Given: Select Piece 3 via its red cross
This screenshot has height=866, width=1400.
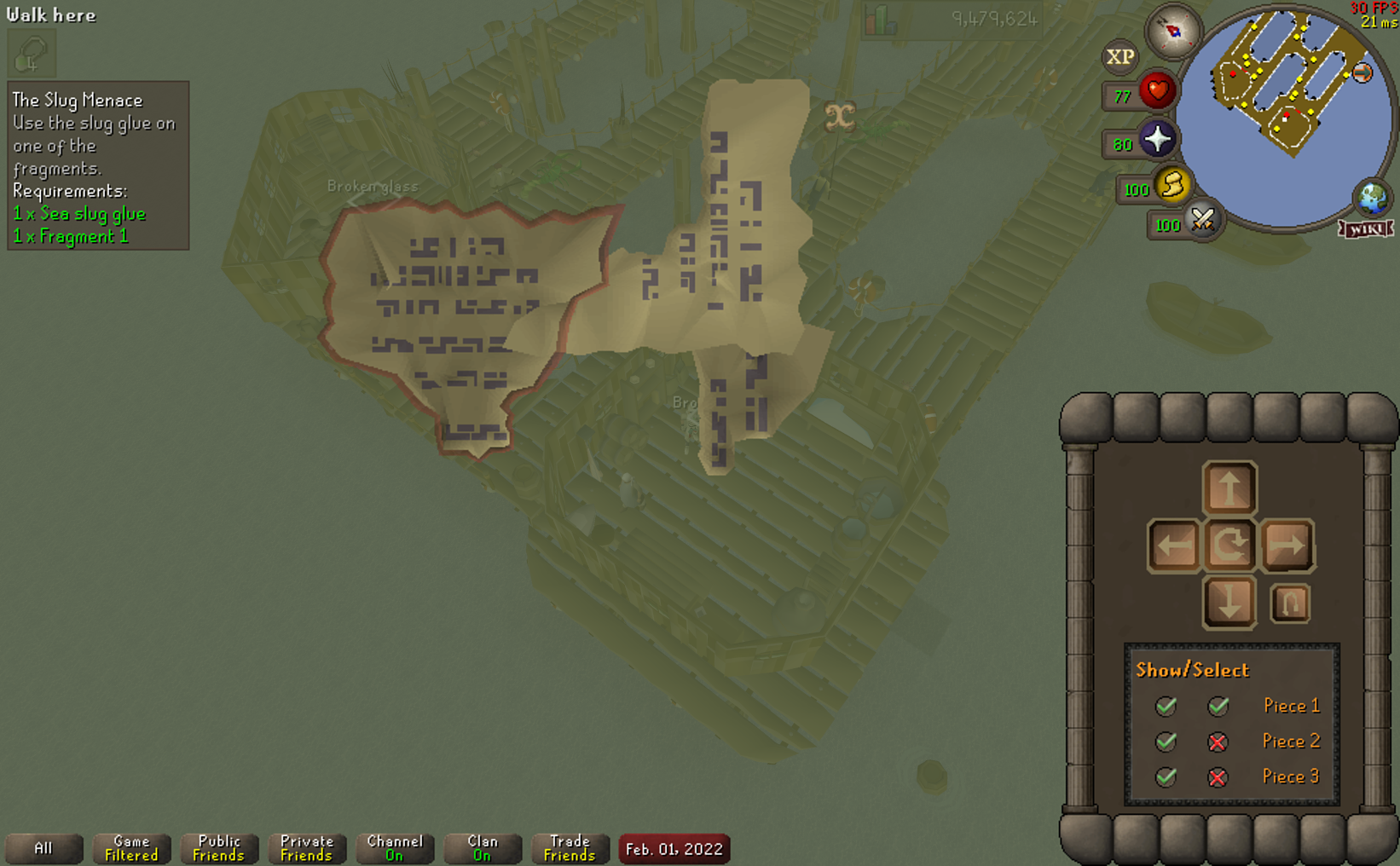Looking at the screenshot, I should pyautogui.click(x=1218, y=777).
